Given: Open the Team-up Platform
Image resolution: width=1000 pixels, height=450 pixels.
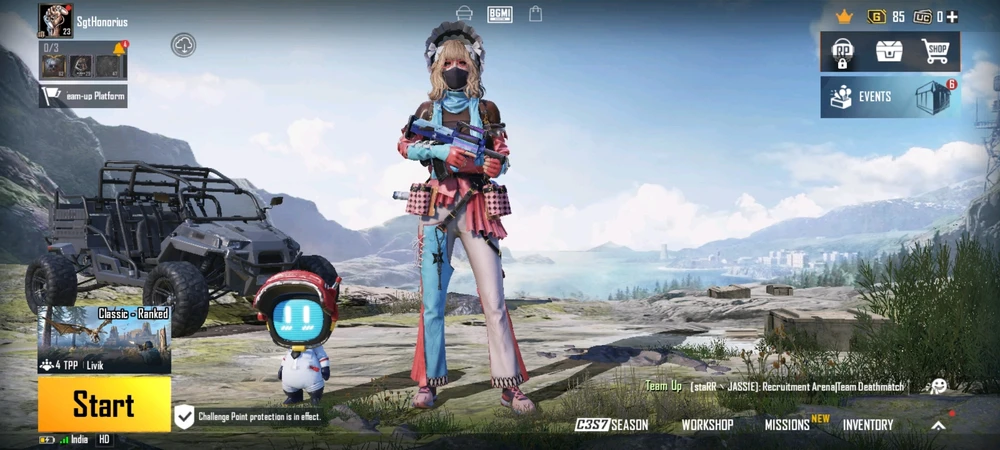Looking at the screenshot, I should click(x=84, y=97).
